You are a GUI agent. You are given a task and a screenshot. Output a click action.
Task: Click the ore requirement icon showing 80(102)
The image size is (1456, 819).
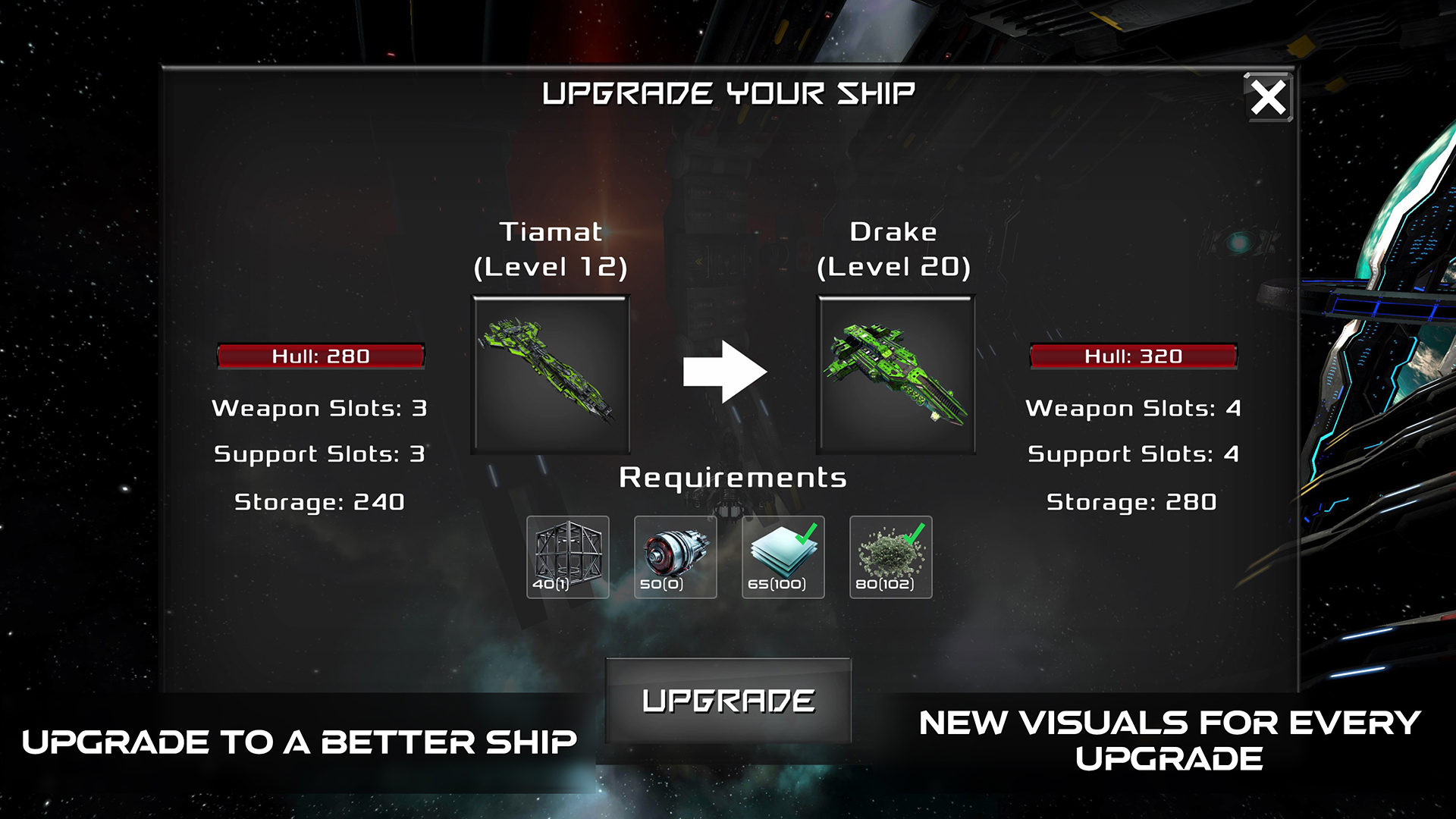coord(890,556)
